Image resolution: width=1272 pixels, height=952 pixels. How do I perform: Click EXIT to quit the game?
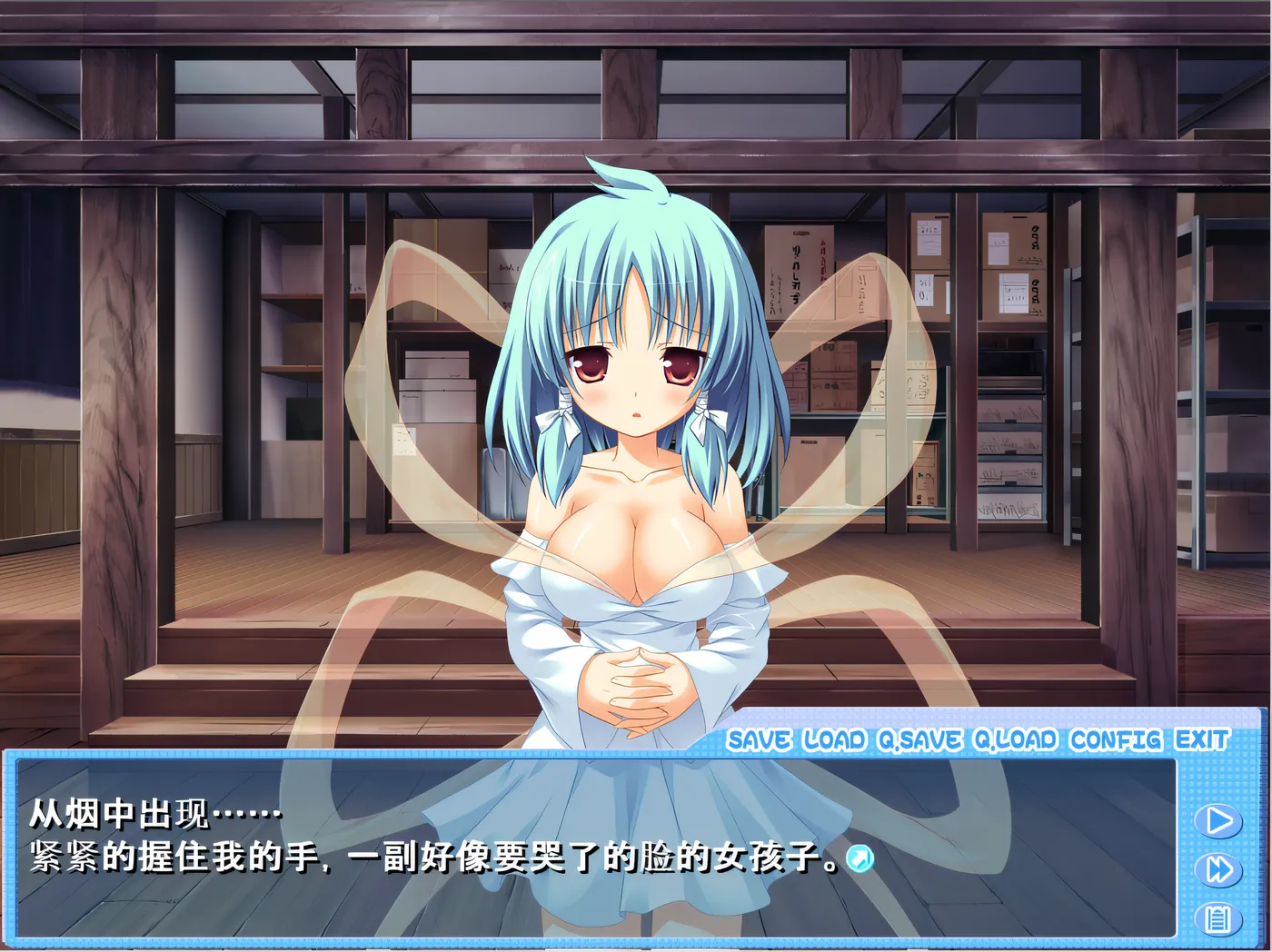point(1202,739)
